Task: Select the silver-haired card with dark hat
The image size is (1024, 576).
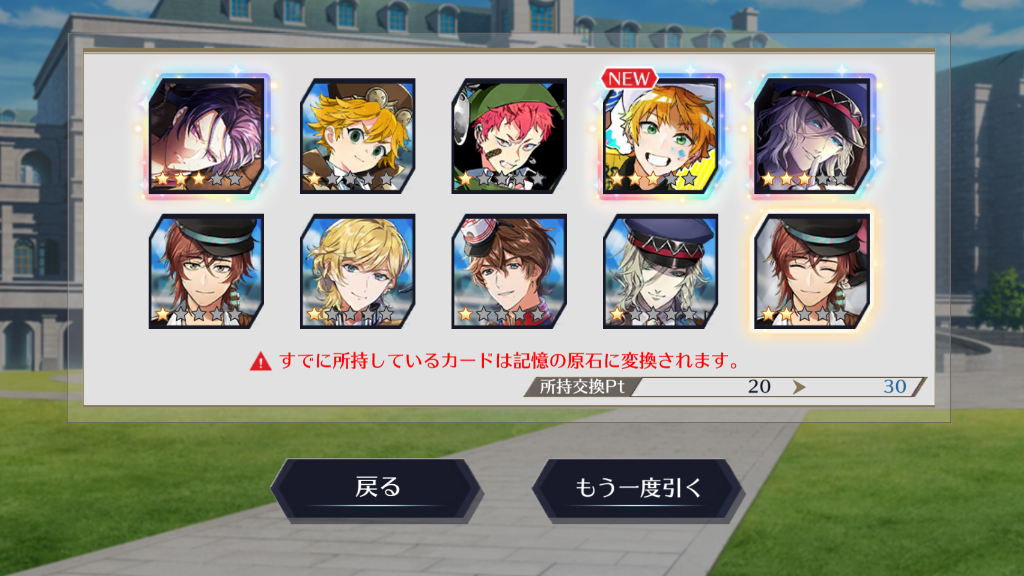Action: (811, 135)
